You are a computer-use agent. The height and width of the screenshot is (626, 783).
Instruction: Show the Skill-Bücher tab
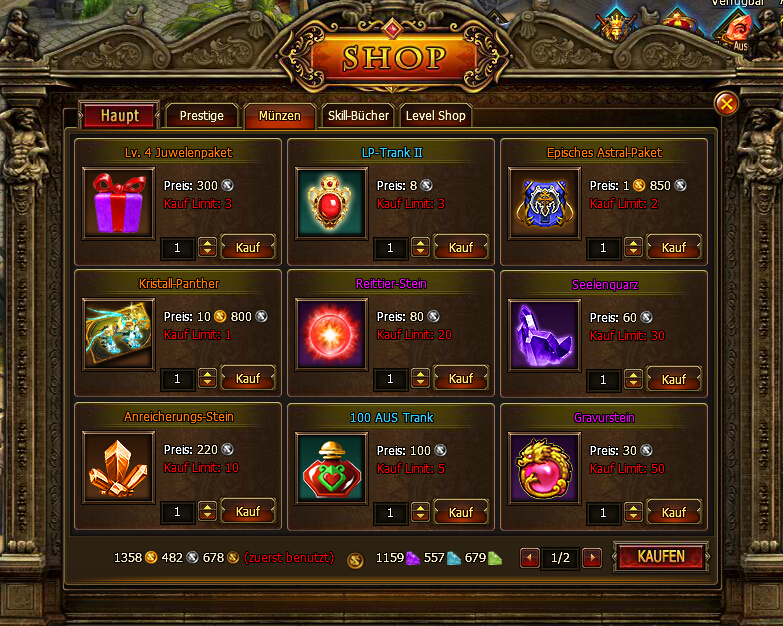click(358, 116)
